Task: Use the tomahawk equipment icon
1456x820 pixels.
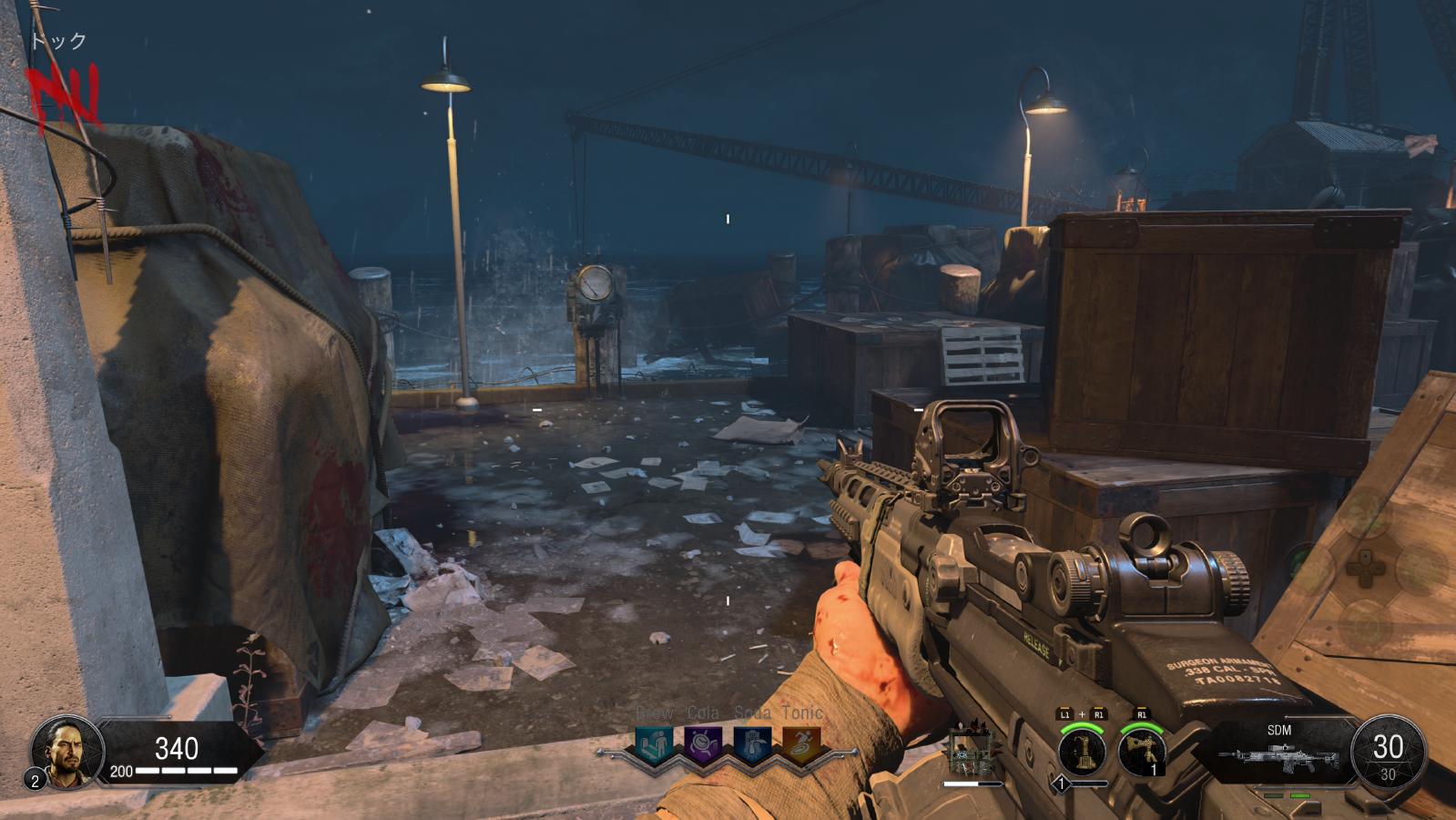Action: [x=1142, y=752]
